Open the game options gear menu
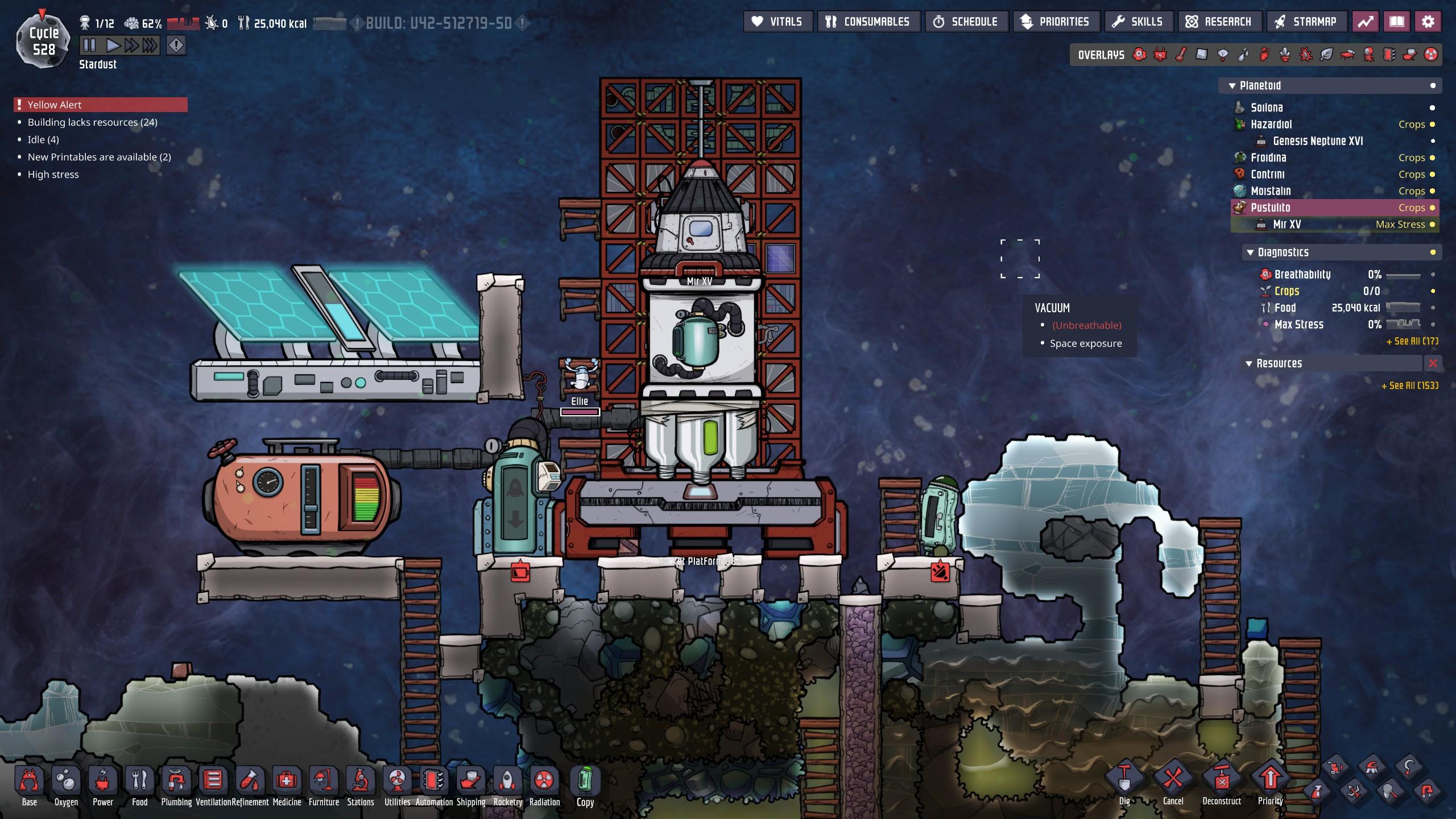 click(1428, 22)
